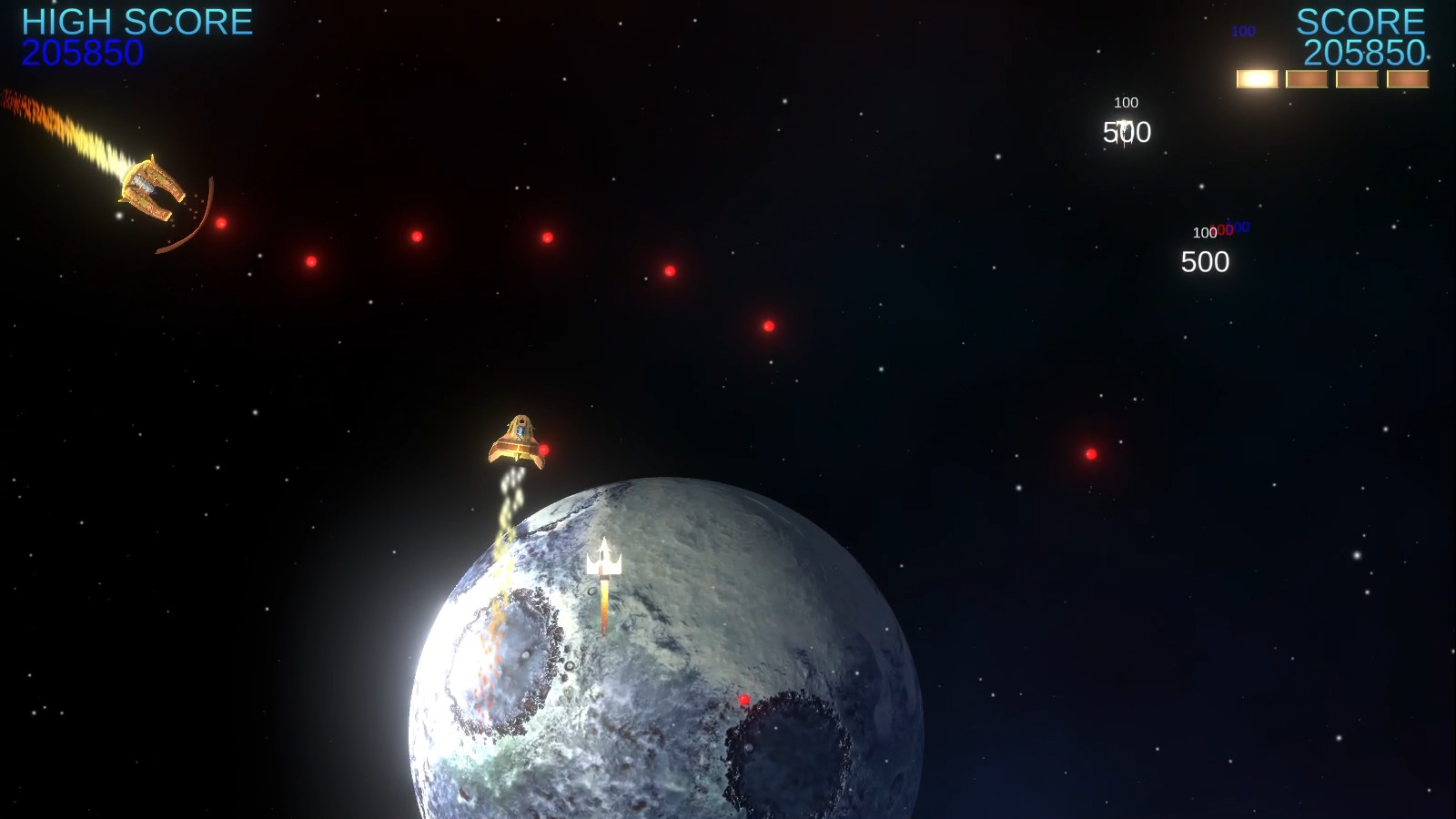Image resolution: width=1456 pixels, height=819 pixels.
Task: Click the second copper life bar
Action: [x=1309, y=78]
